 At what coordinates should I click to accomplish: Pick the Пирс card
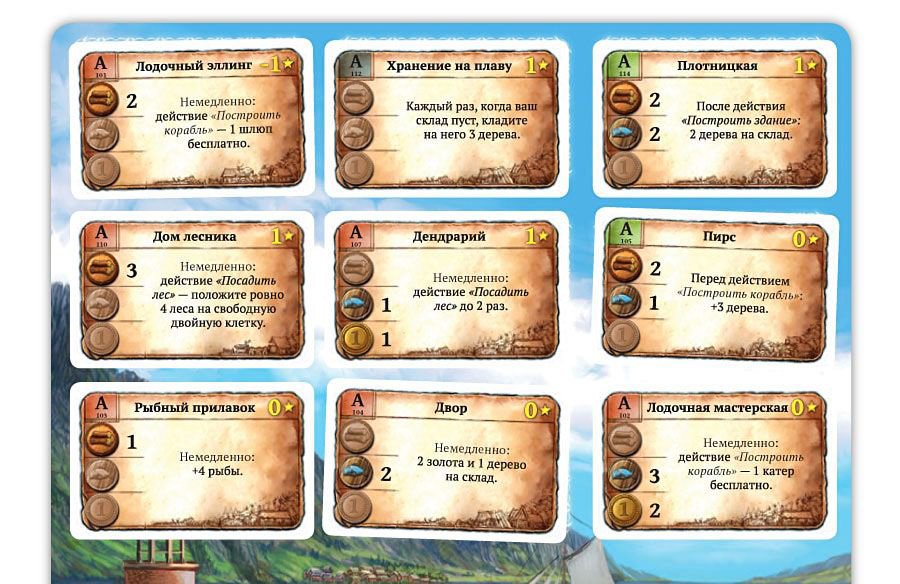(x=716, y=290)
